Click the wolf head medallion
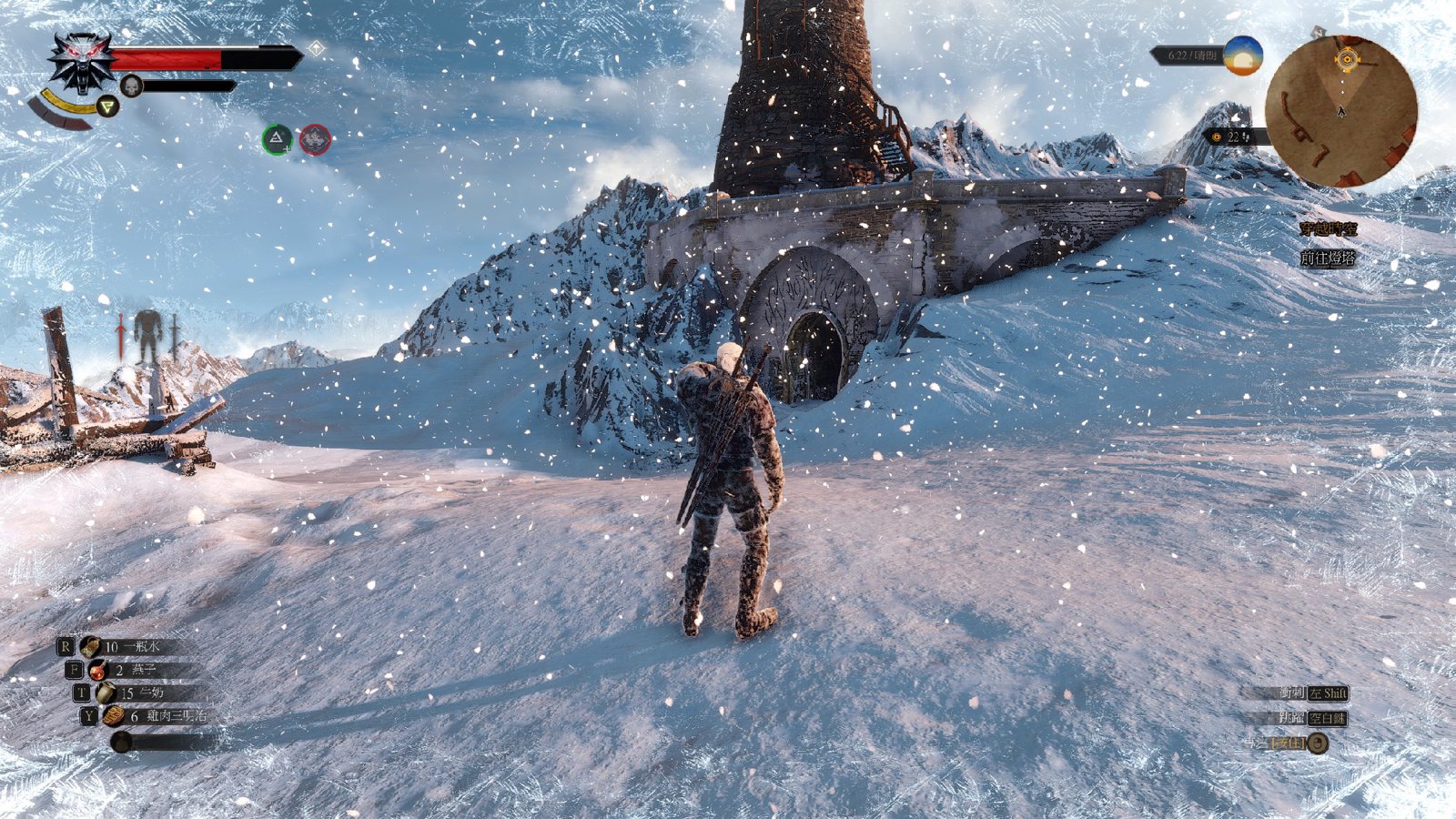The image size is (1456, 819). point(83,62)
